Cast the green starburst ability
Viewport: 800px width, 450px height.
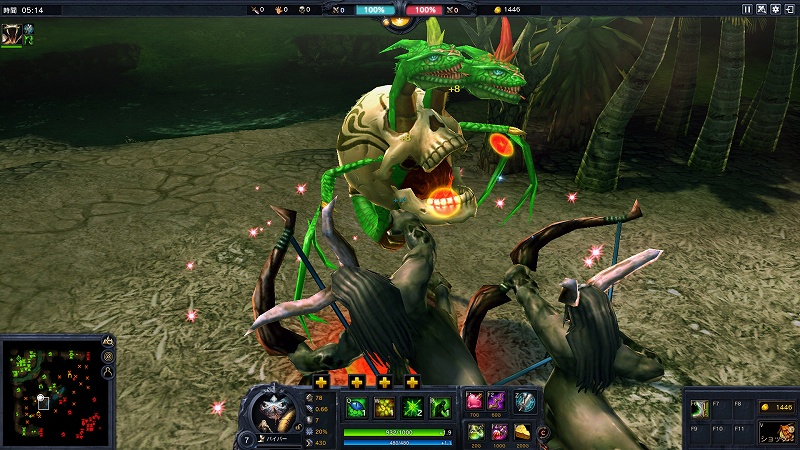click(x=412, y=407)
